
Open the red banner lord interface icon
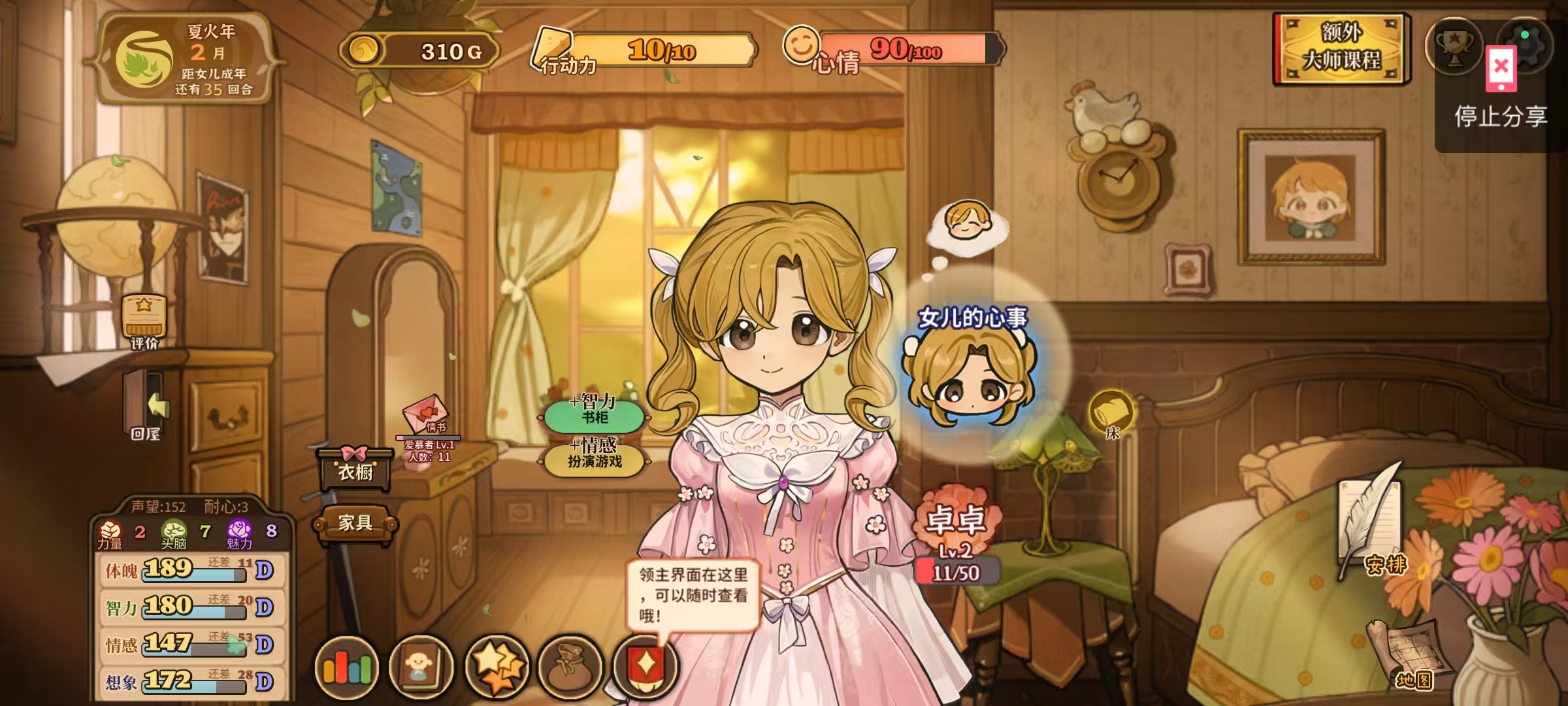(645, 667)
